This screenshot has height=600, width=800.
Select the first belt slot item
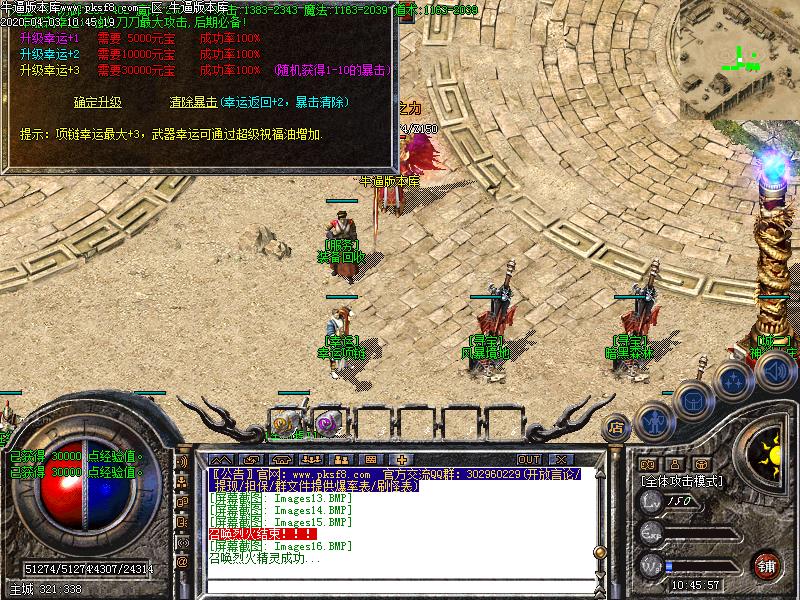[x=285, y=424]
